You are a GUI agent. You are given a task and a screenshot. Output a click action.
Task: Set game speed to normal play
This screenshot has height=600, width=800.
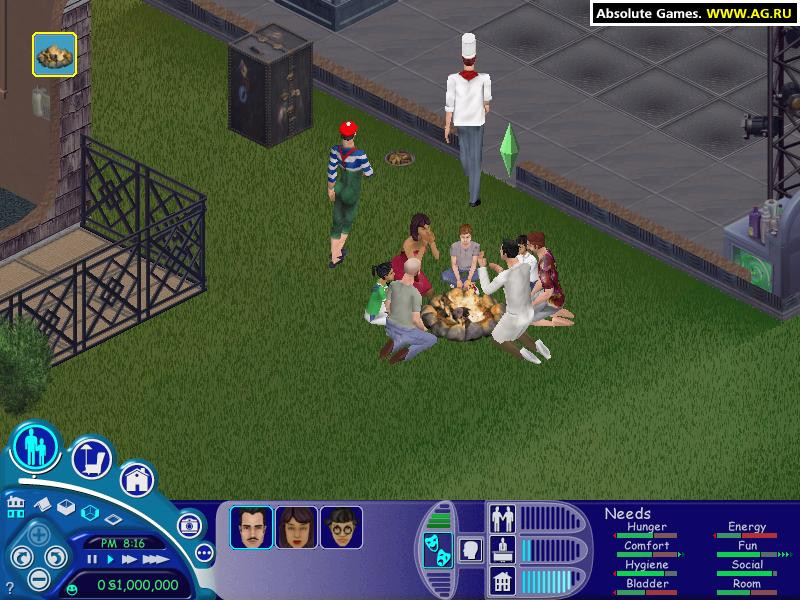pos(110,559)
